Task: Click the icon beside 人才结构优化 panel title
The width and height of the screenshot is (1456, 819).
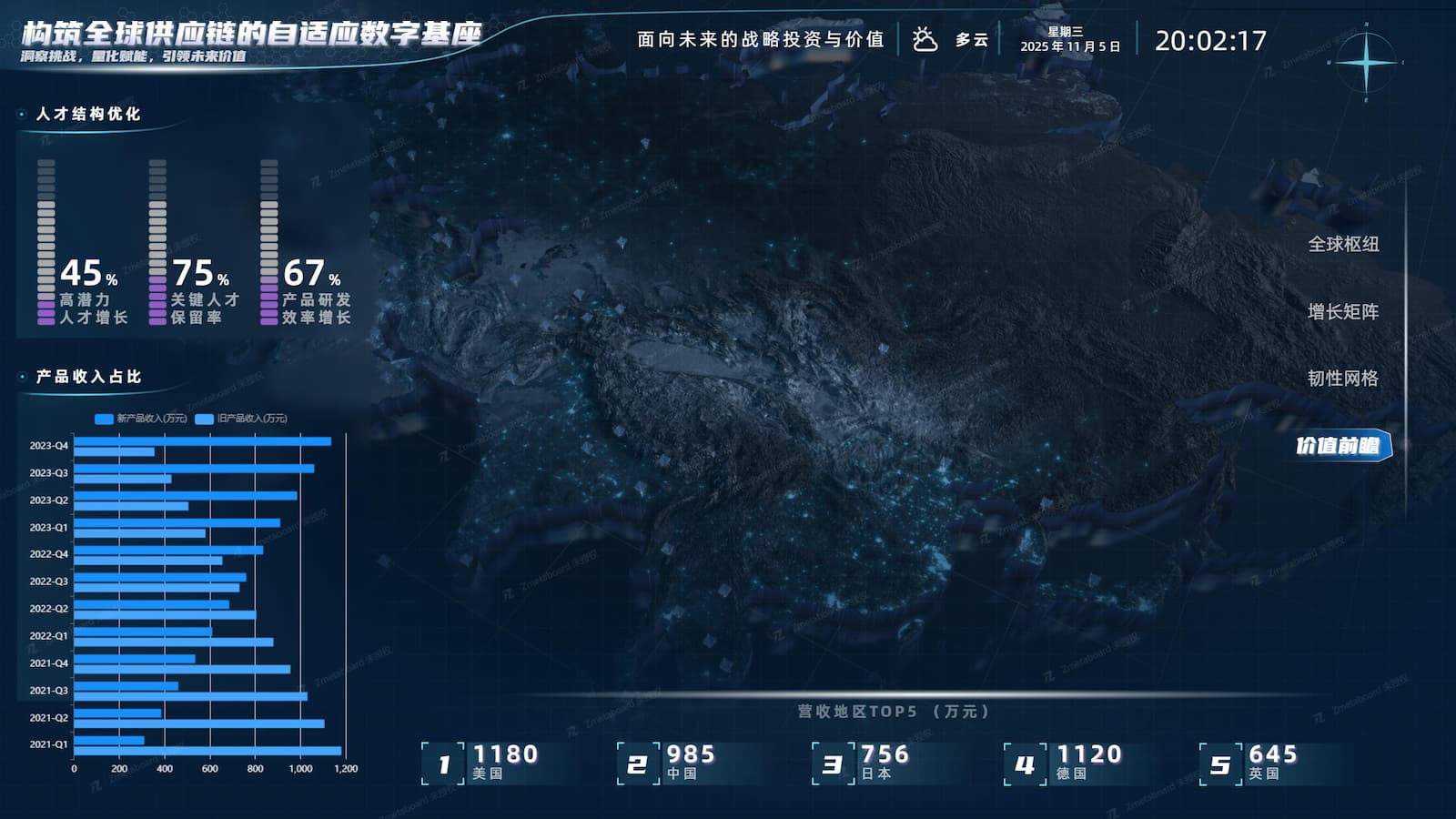Action: click(x=24, y=116)
